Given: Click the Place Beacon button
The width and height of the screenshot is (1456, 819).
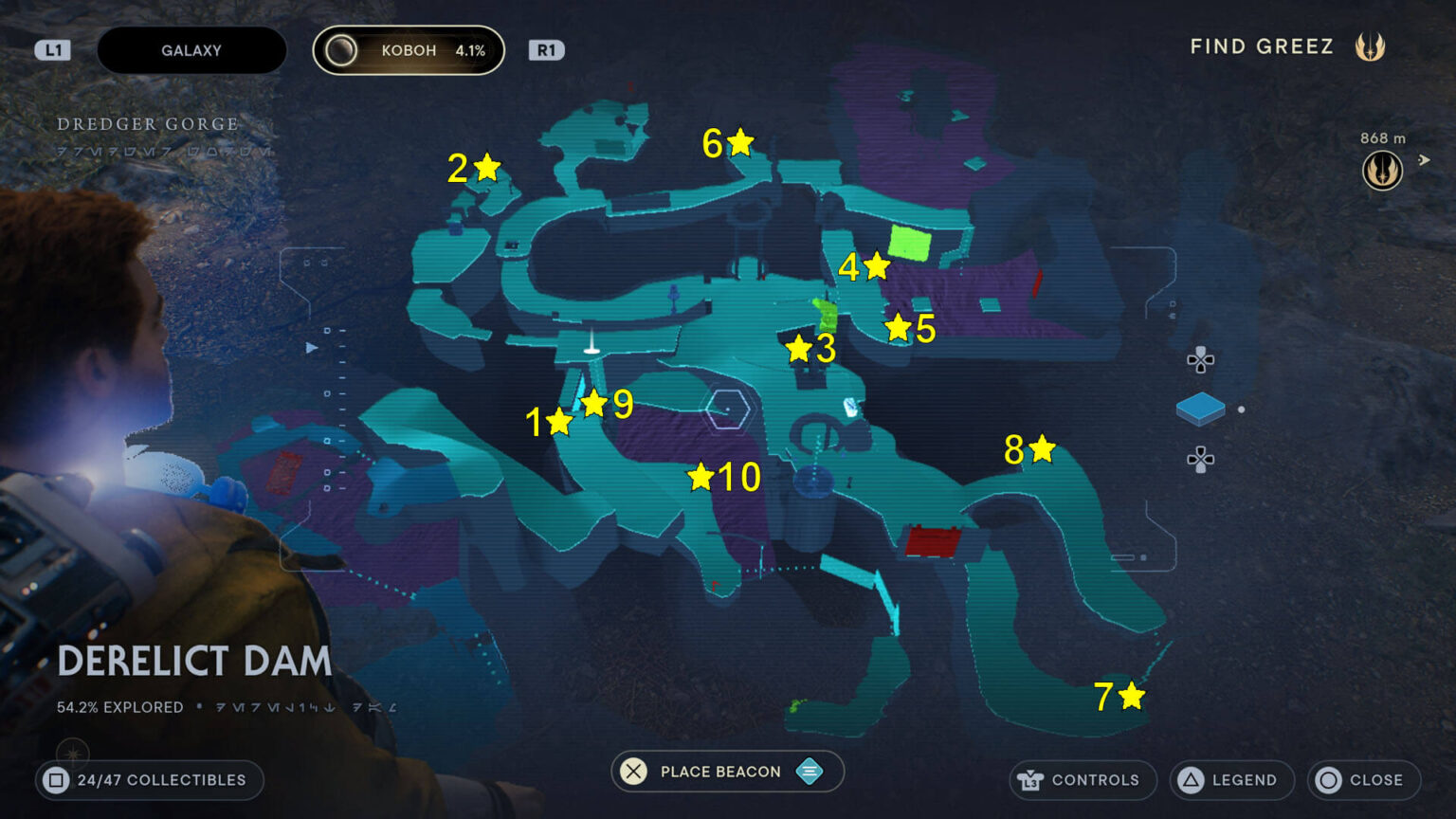Looking at the screenshot, I should (720, 772).
